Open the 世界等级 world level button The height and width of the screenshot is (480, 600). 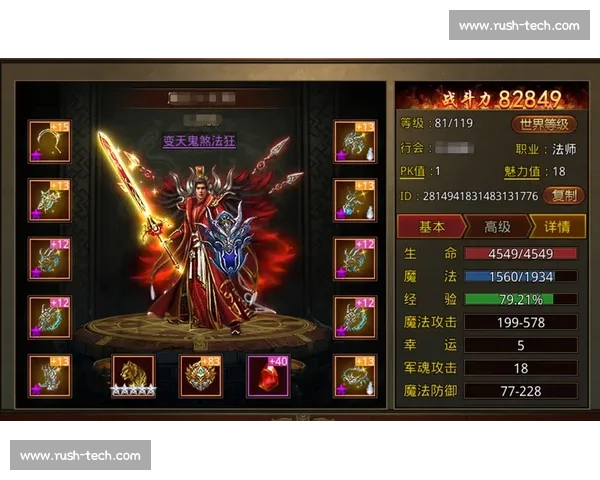[545, 124]
